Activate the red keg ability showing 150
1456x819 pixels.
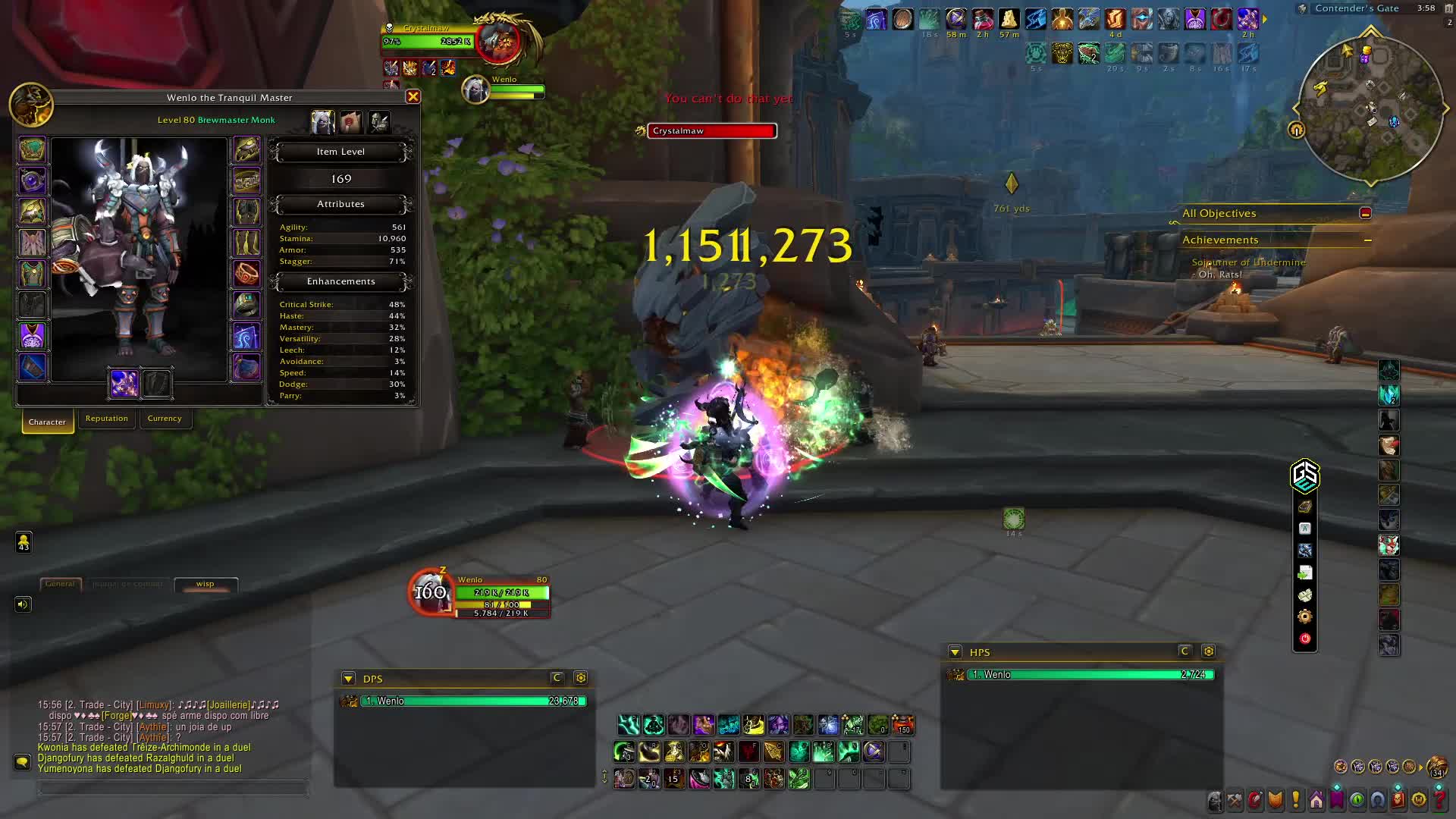coord(902,725)
